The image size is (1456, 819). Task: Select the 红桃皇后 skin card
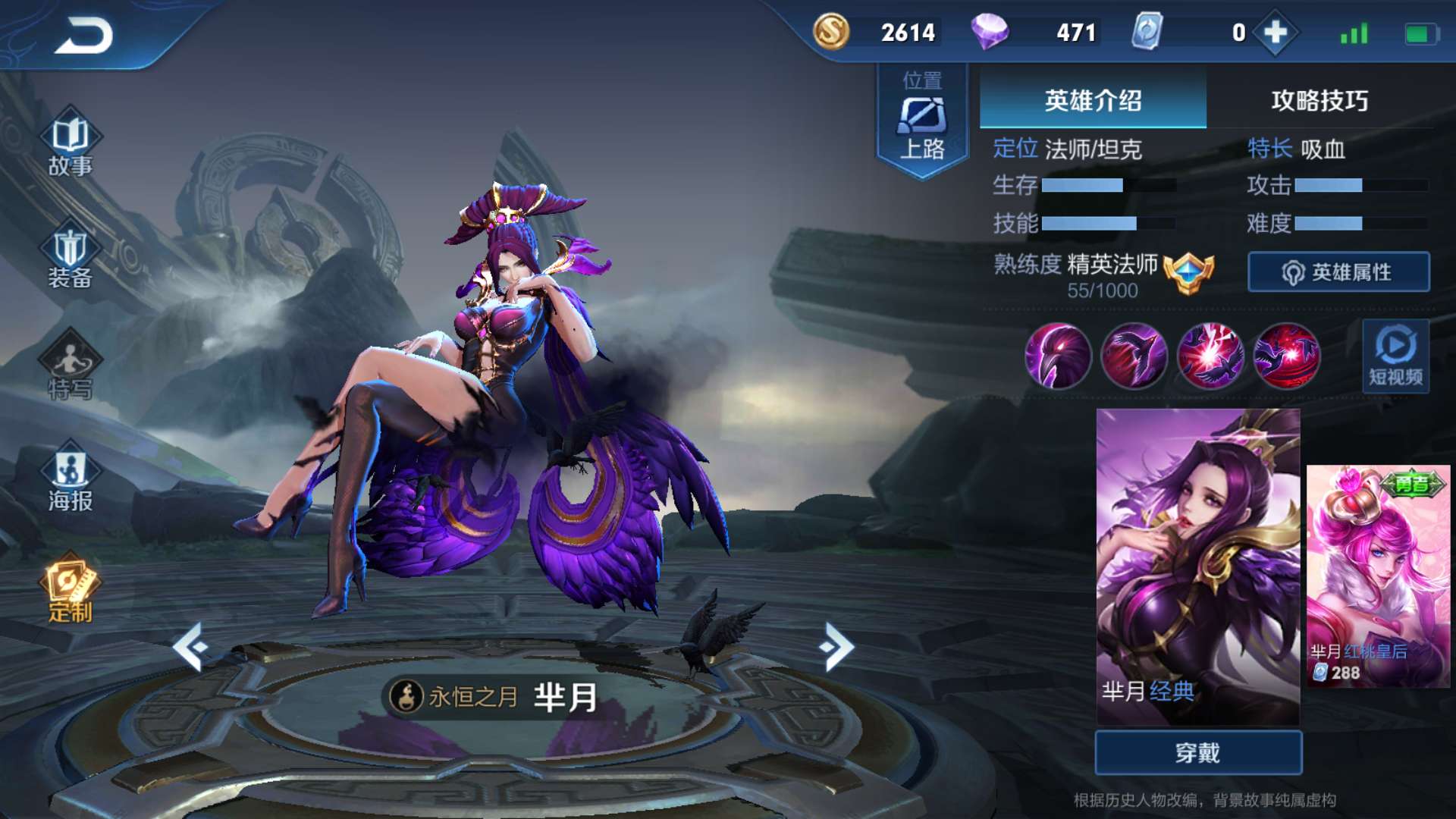coord(1378,576)
